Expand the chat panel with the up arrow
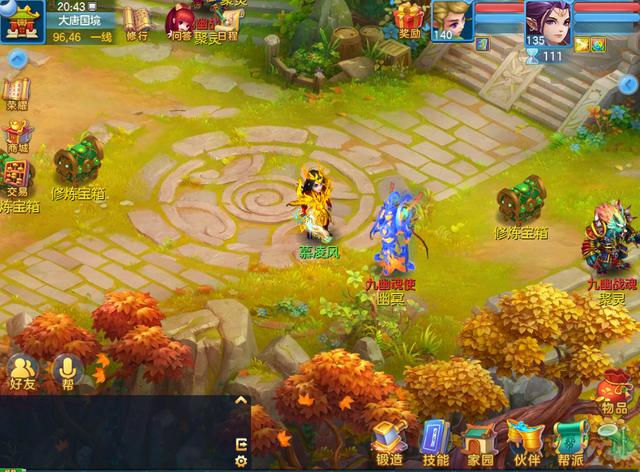The image size is (640, 472). 240,400
